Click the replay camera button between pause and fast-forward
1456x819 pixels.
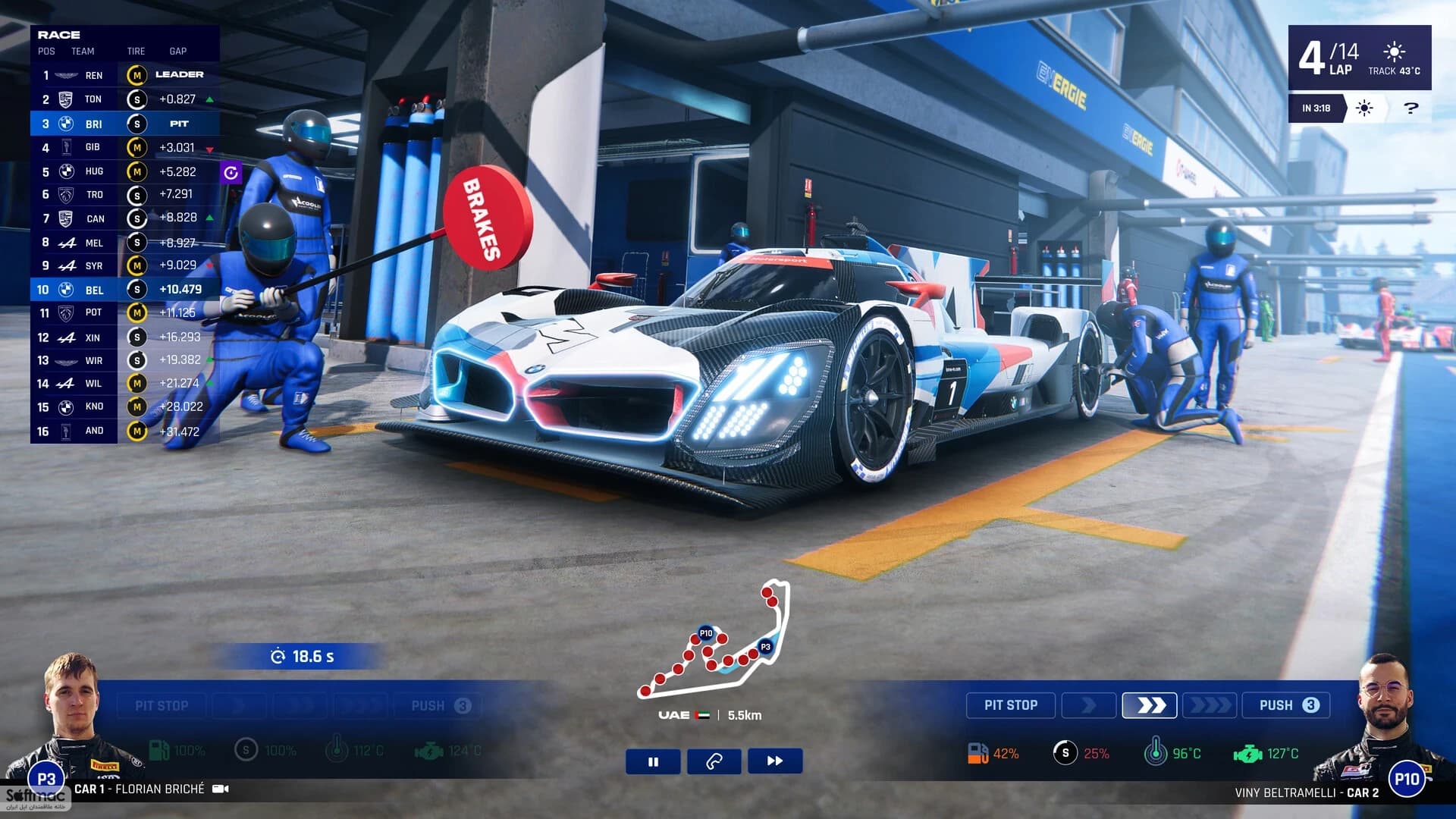[x=714, y=761]
